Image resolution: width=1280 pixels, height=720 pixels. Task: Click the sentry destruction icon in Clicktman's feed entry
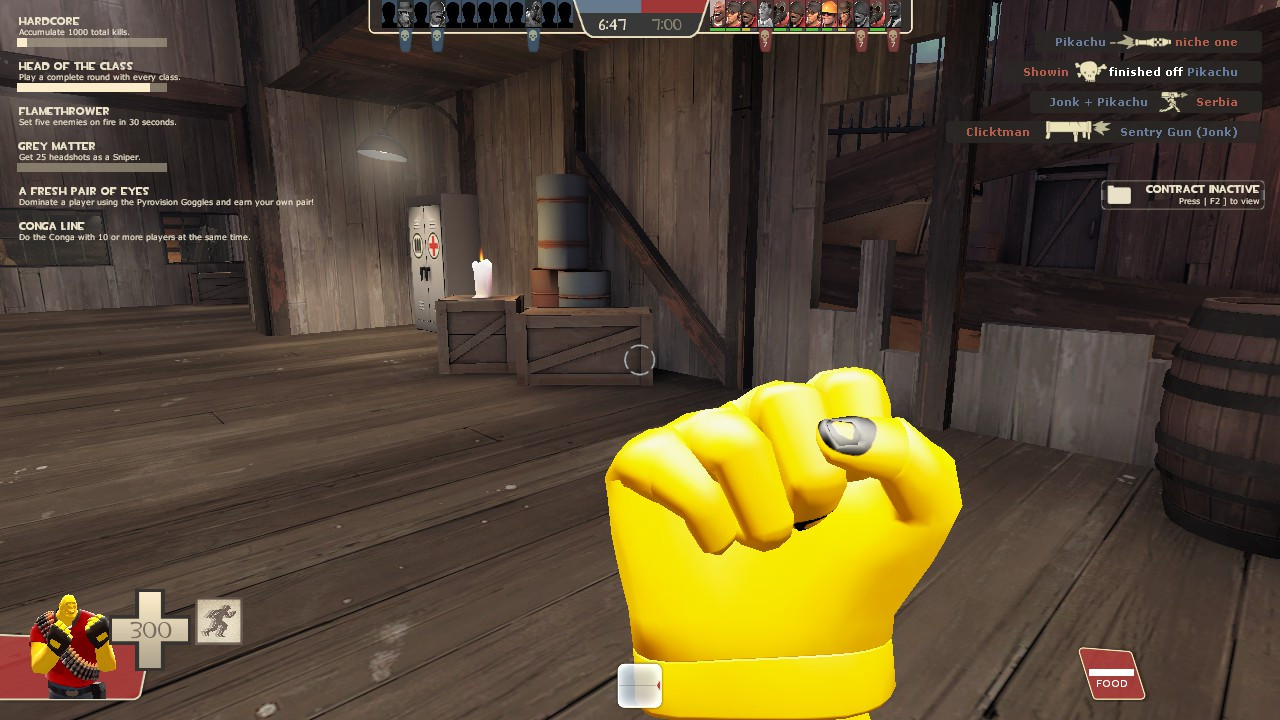(1078, 130)
